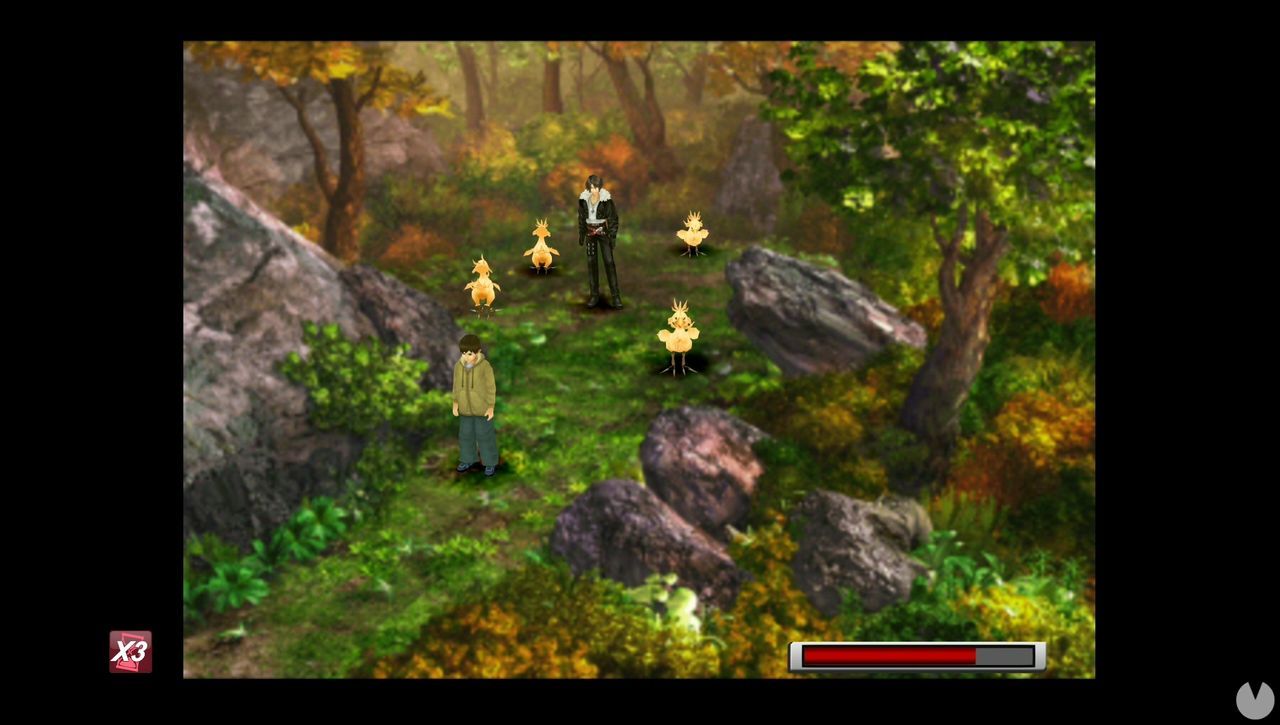Screen dimensions: 1280x725
Task: Click the red progress bar
Action: (913, 656)
